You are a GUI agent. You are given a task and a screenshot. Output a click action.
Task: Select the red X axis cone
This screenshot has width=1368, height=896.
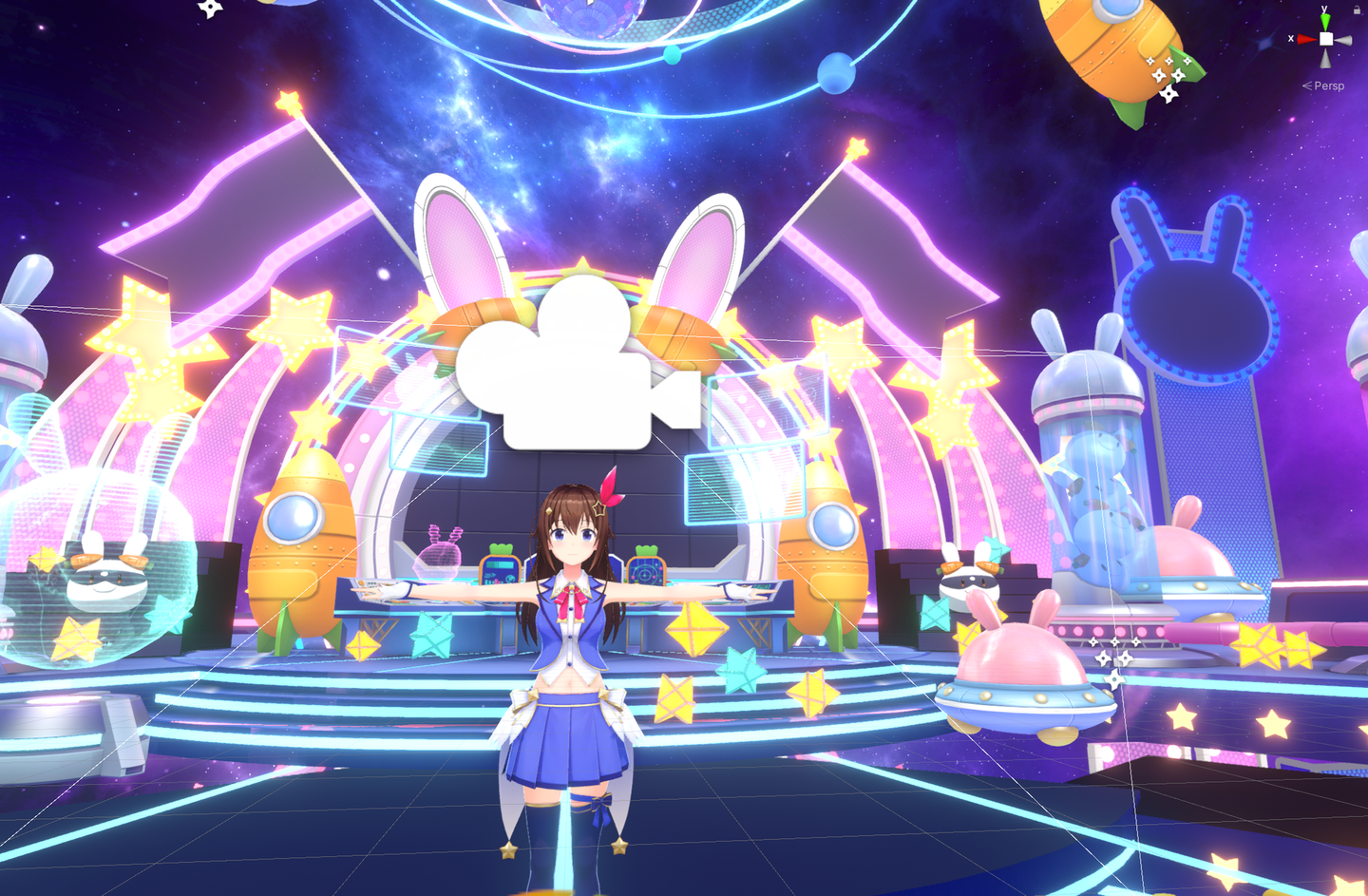click(1307, 39)
